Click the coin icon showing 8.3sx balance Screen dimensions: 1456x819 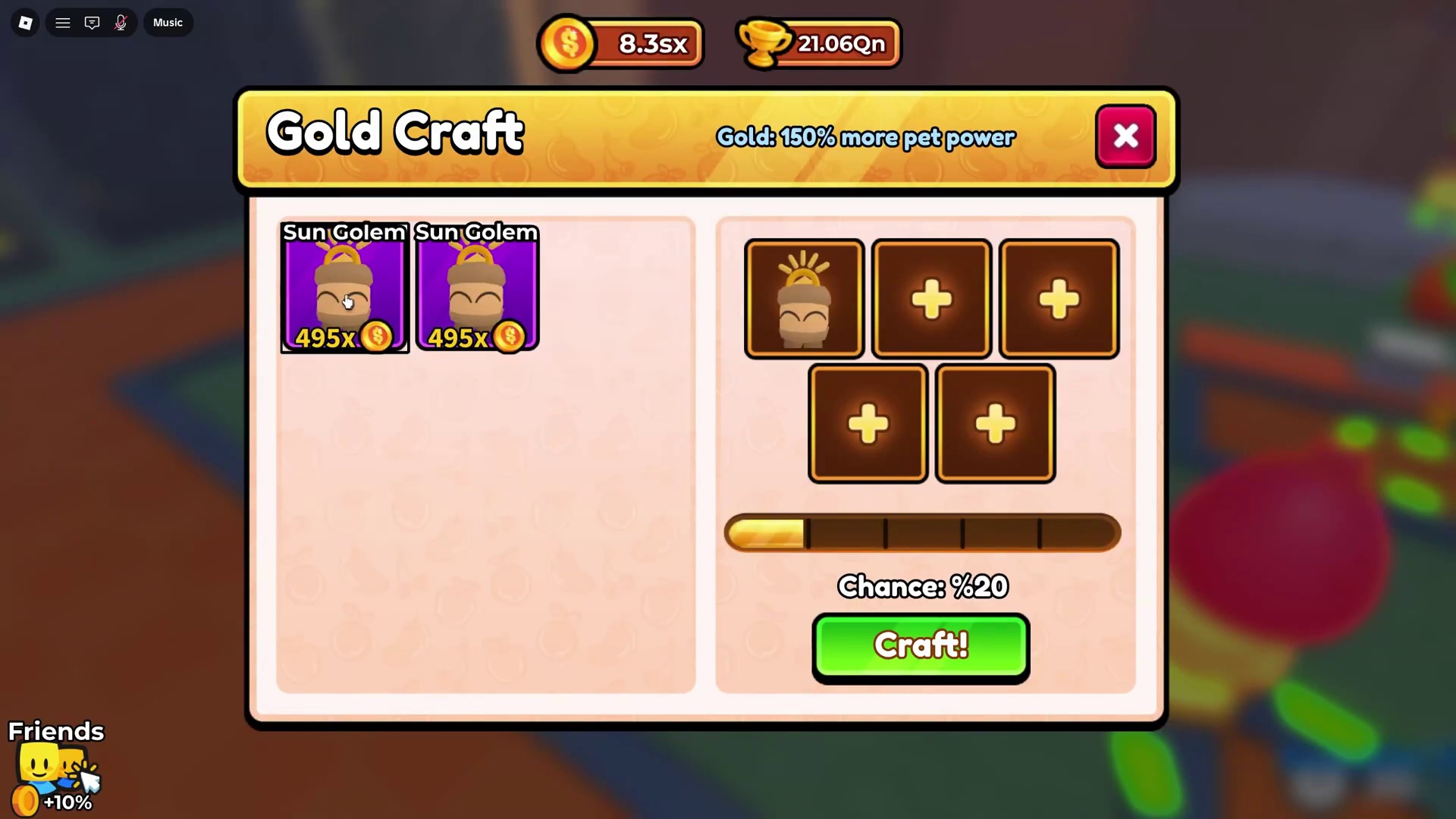coord(569,43)
